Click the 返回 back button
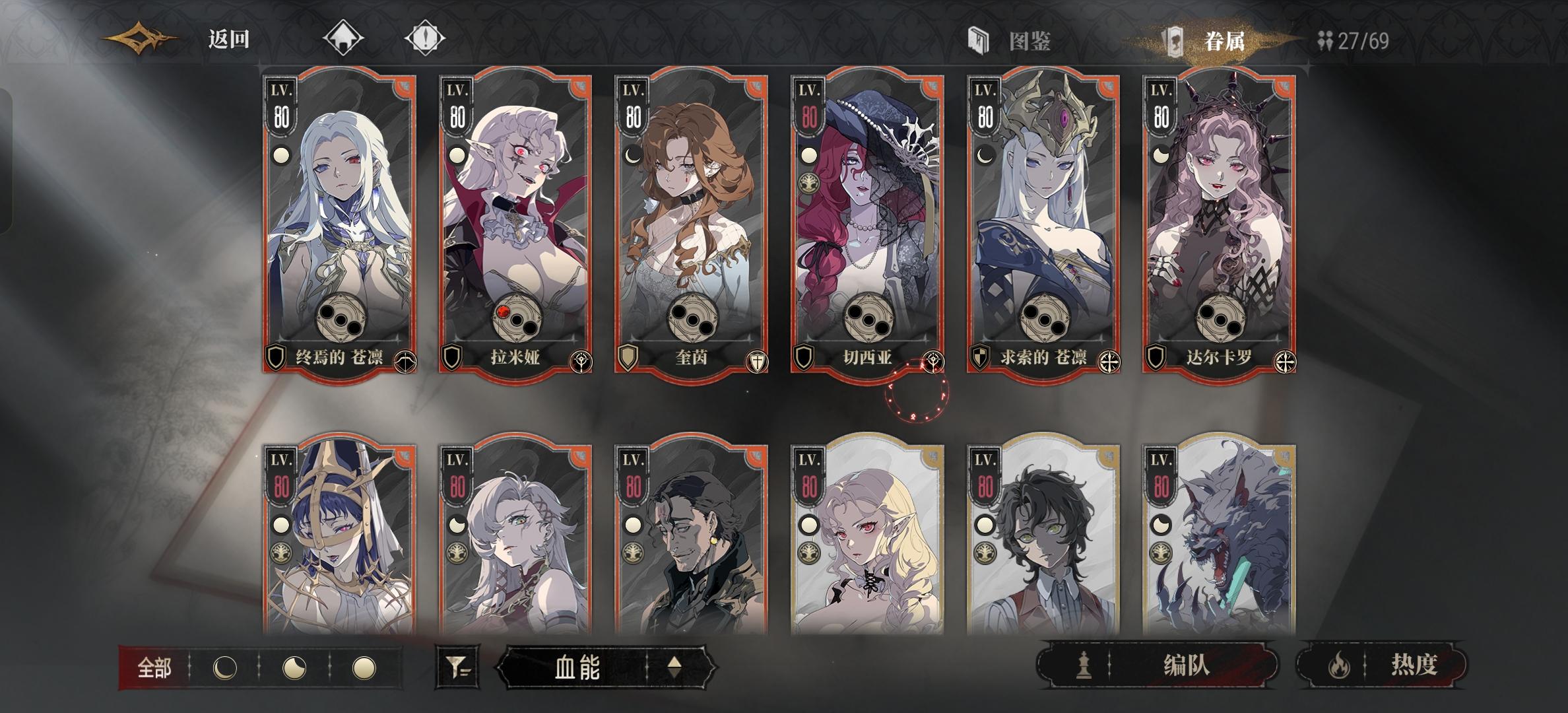 click(x=228, y=38)
